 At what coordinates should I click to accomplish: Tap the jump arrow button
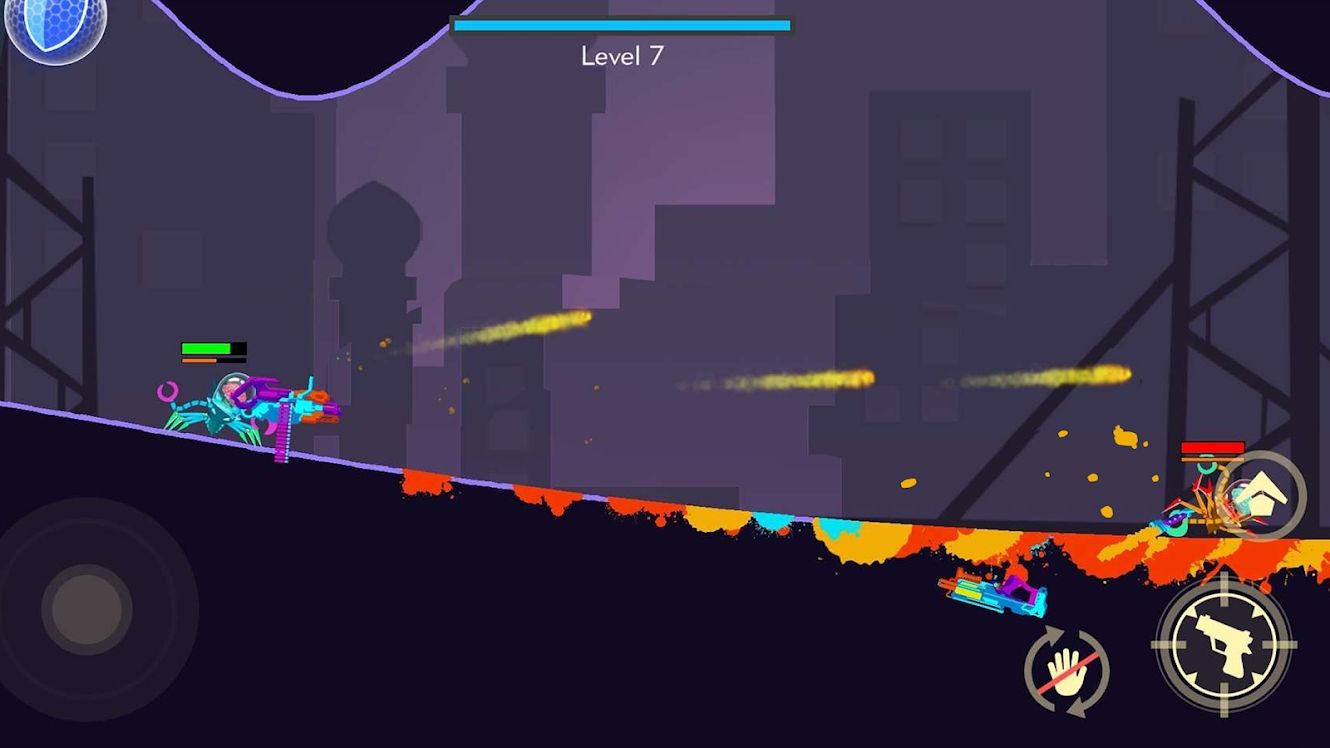(x=1262, y=495)
